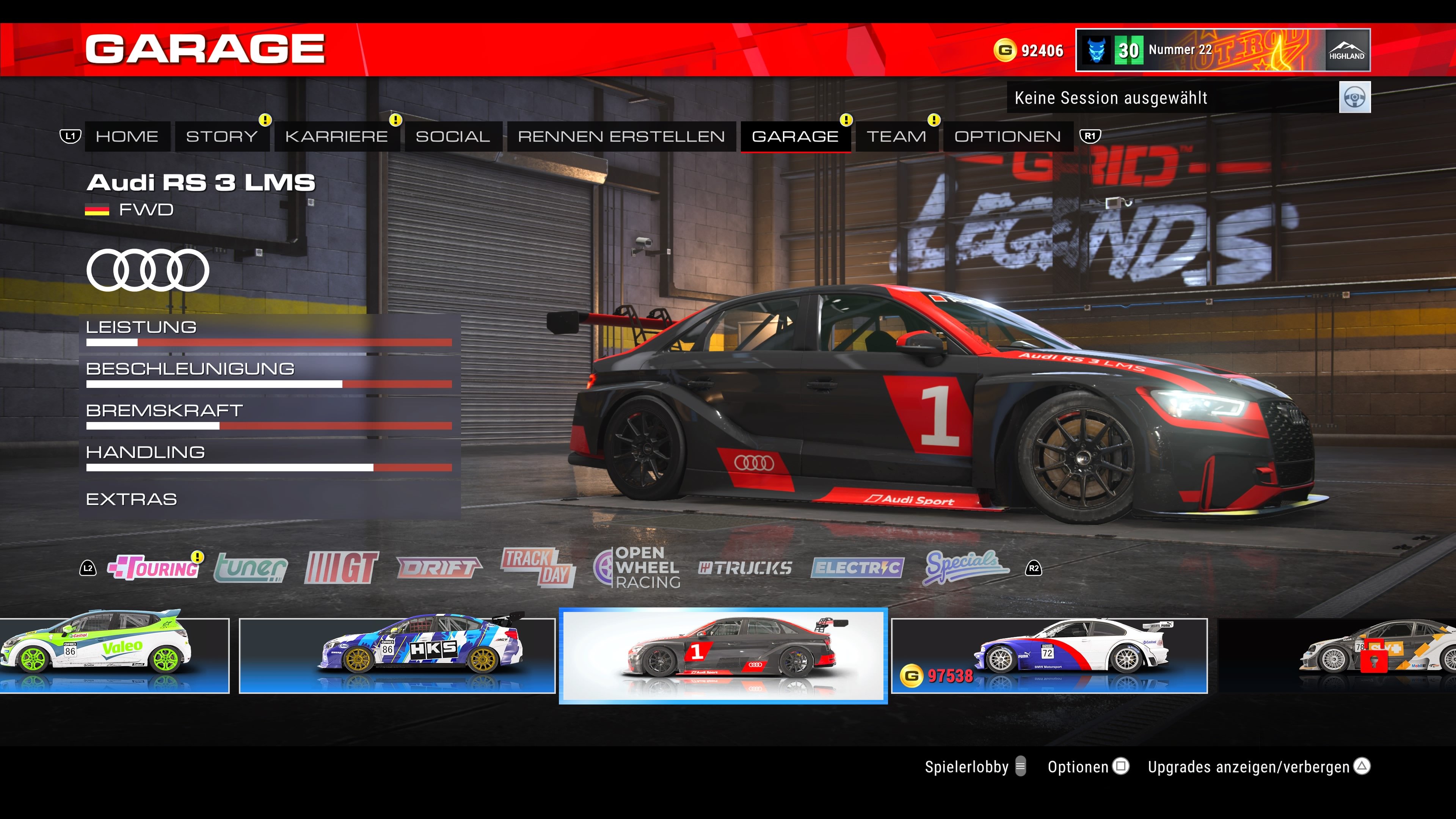Choose the HKS blue sedan thumbnail
Image resolution: width=1456 pixels, height=819 pixels.
point(397,656)
